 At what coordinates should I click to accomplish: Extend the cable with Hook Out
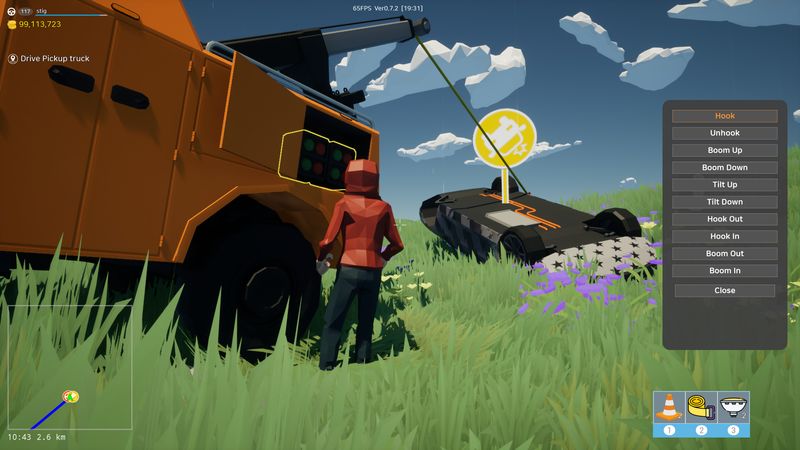coord(724,219)
